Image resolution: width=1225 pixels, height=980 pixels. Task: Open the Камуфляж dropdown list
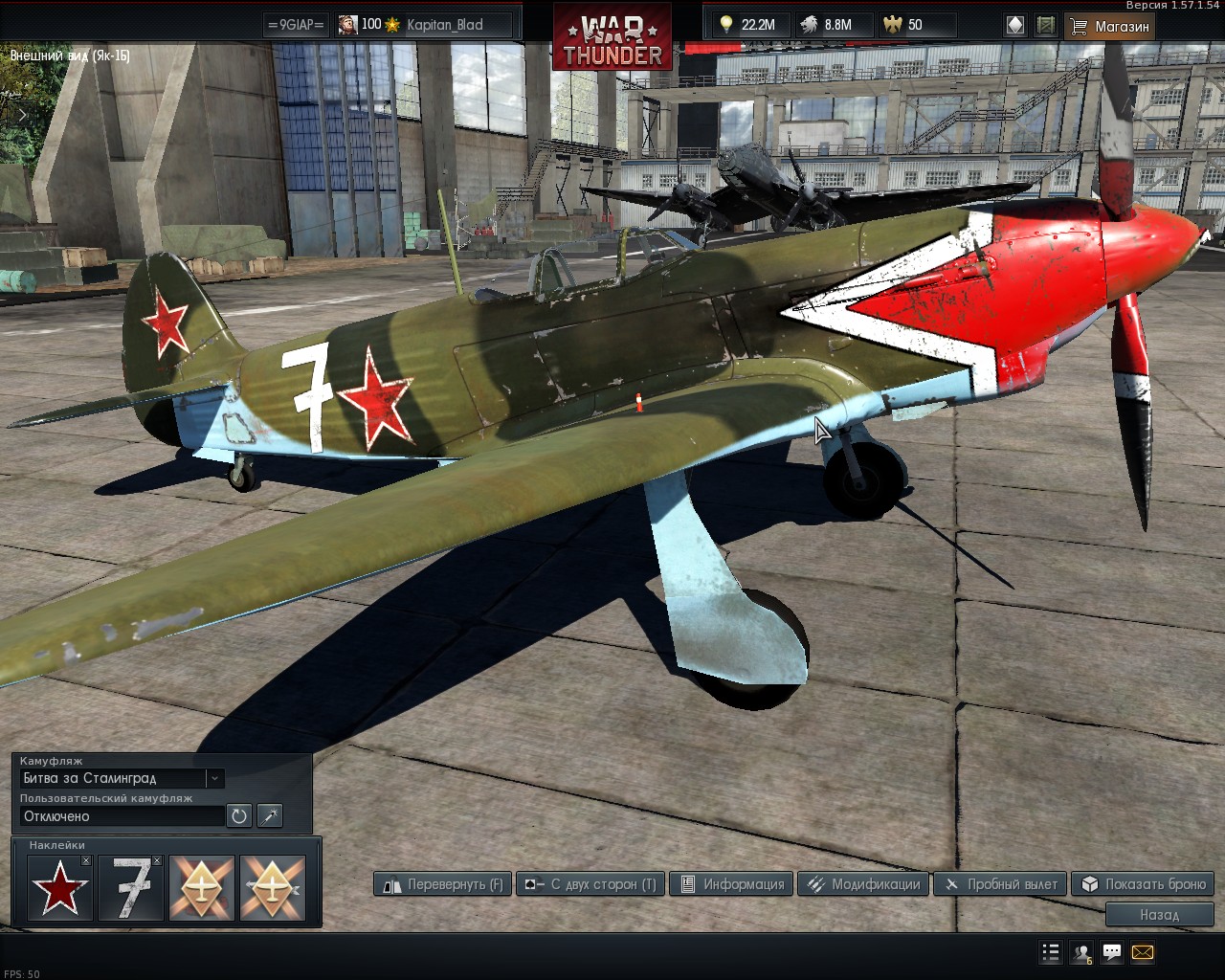(215, 778)
